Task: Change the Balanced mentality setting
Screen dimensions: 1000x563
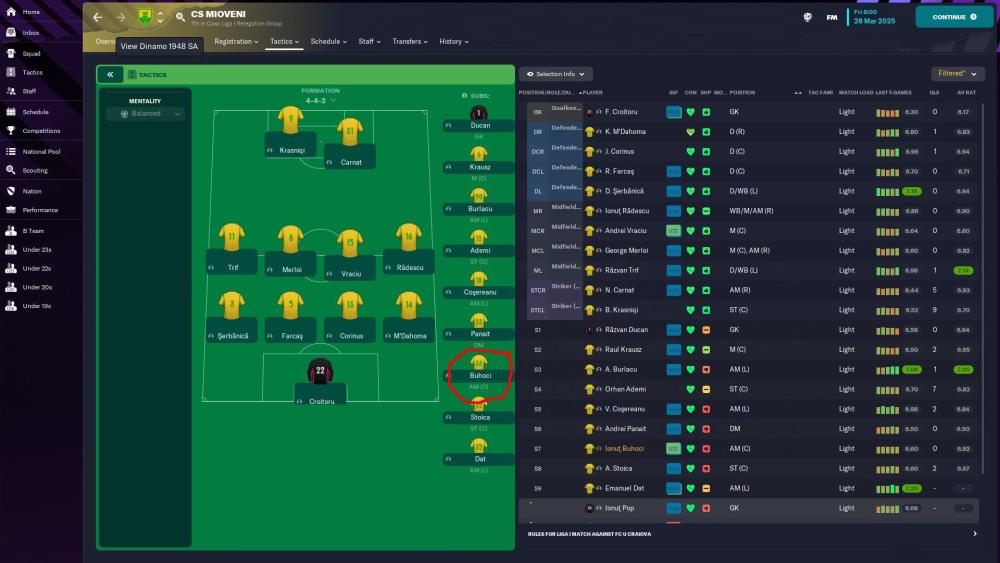Action: 145,114
